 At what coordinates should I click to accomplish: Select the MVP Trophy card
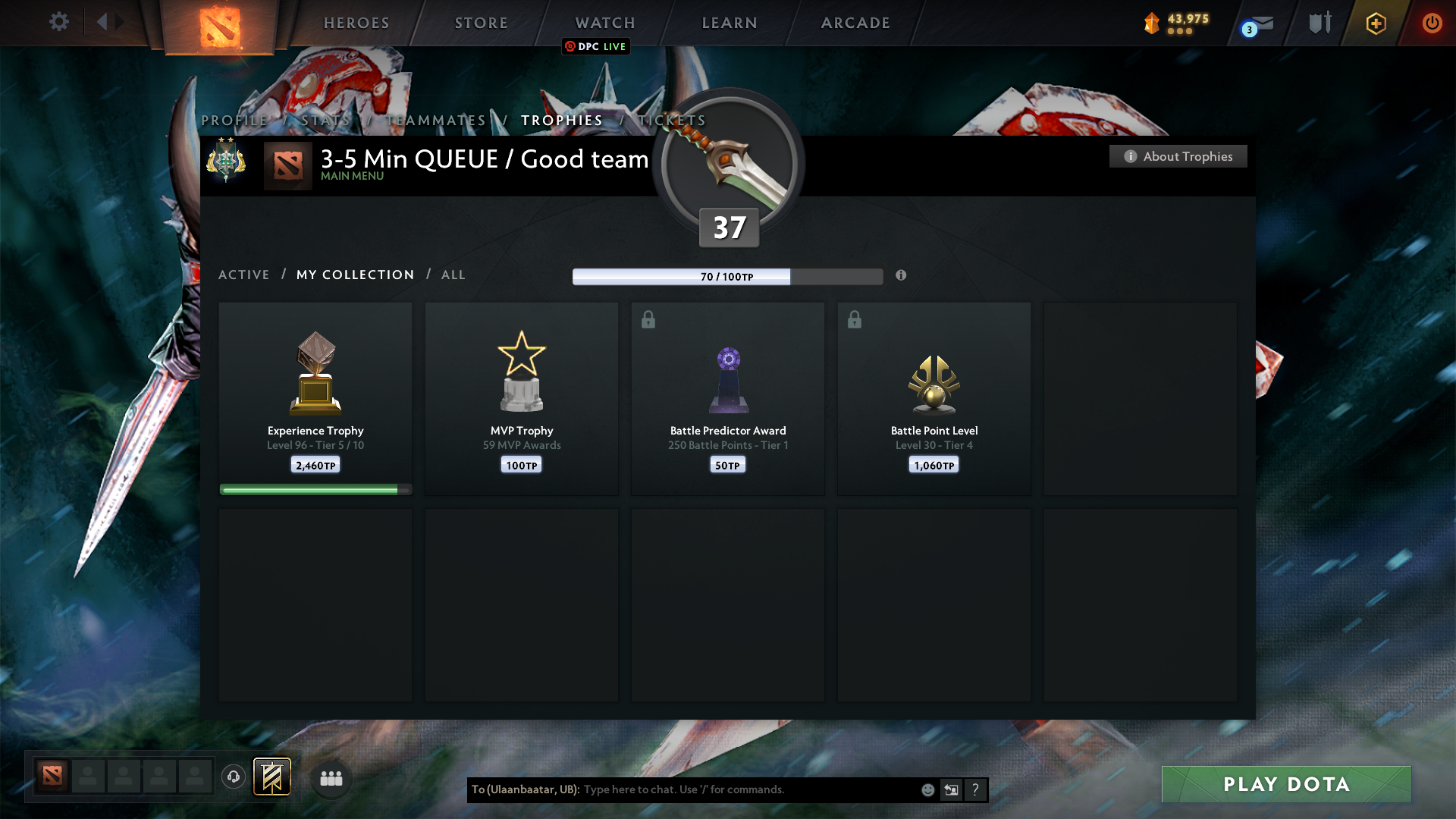click(521, 398)
